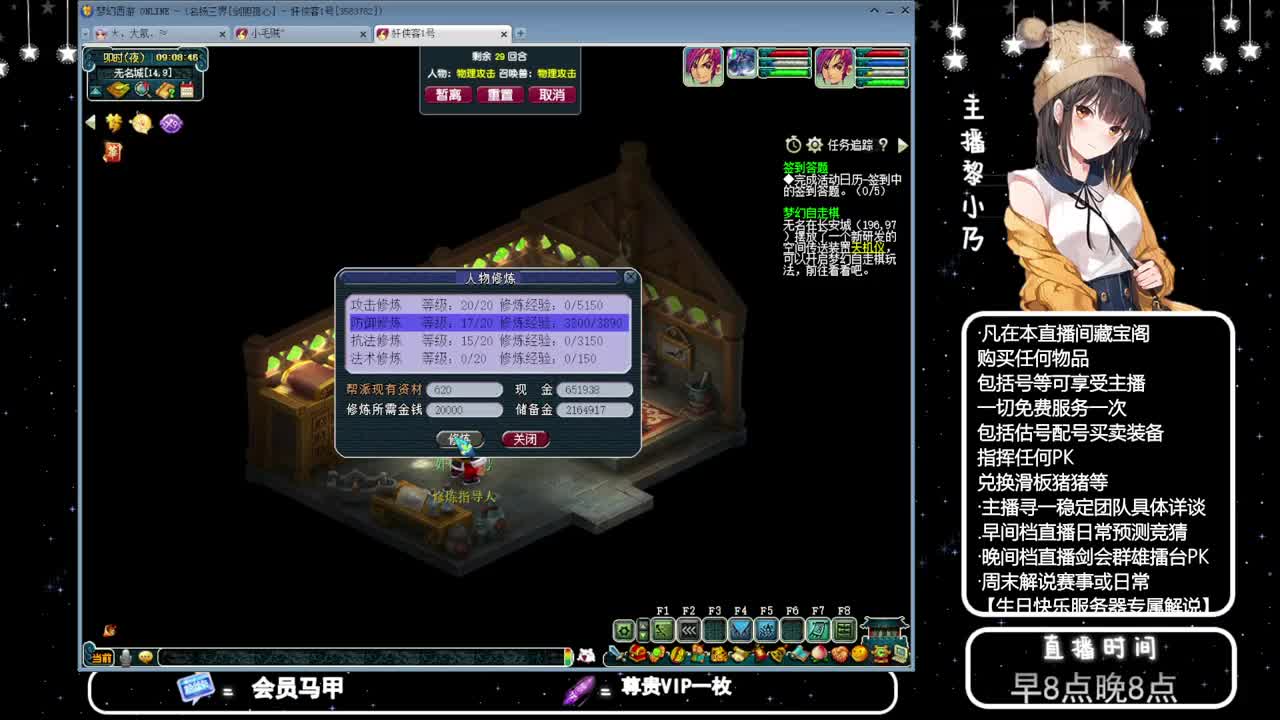Toggle the microphone icon in the chat bar
This screenshot has width=1280, height=720.
click(125, 658)
